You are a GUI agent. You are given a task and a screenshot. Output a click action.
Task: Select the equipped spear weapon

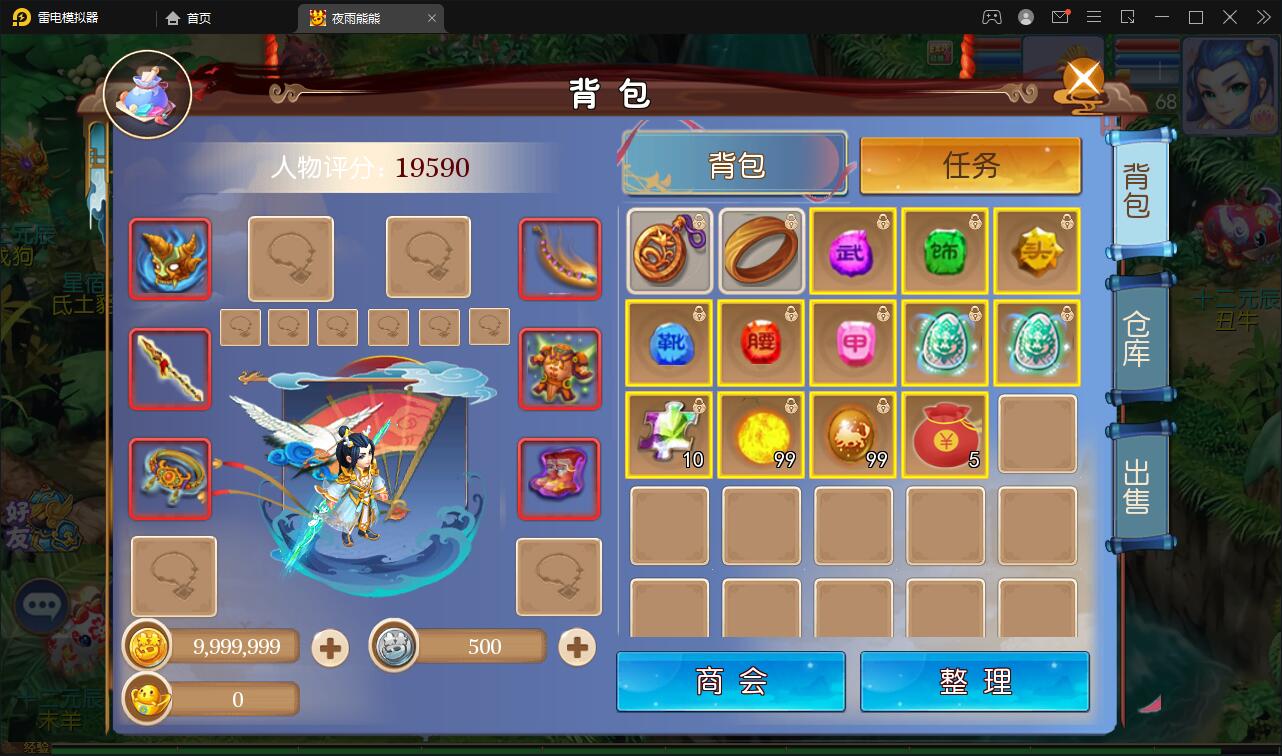tap(169, 369)
